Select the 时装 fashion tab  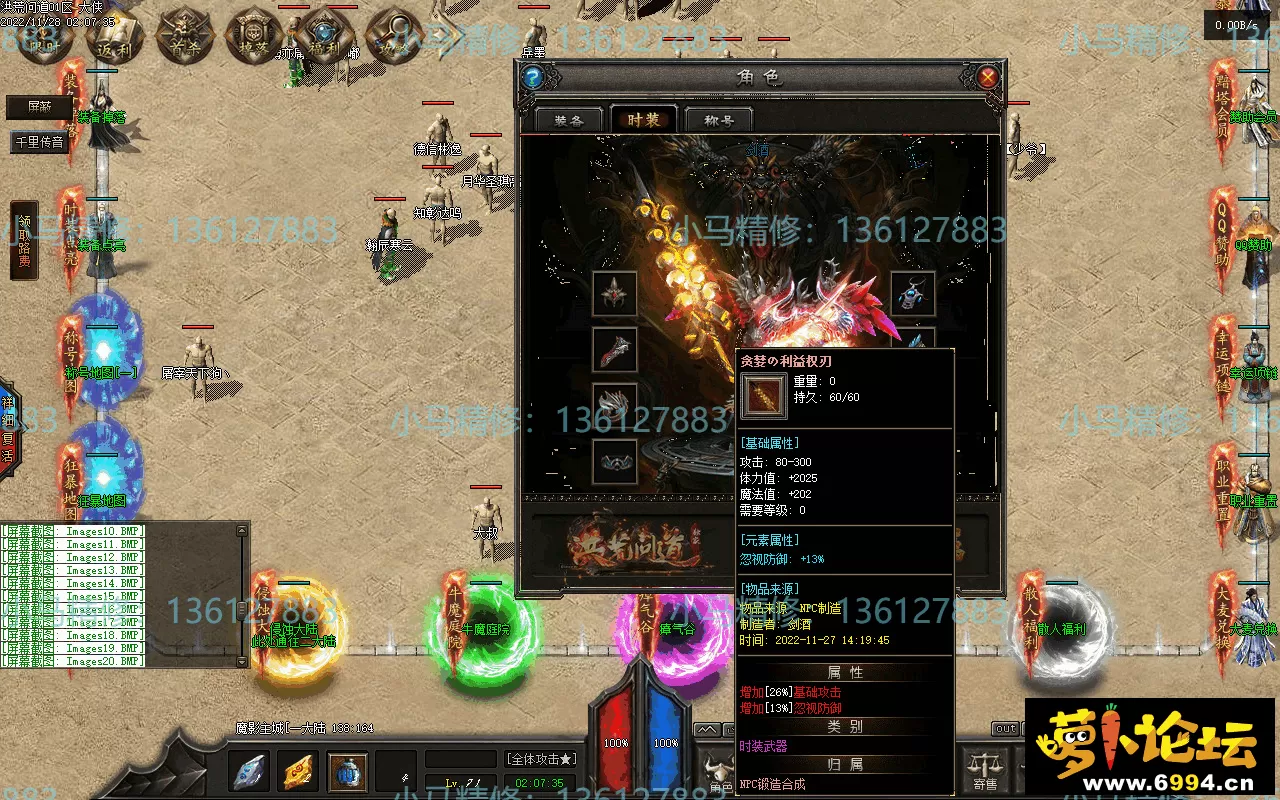[x=644, y=120]
